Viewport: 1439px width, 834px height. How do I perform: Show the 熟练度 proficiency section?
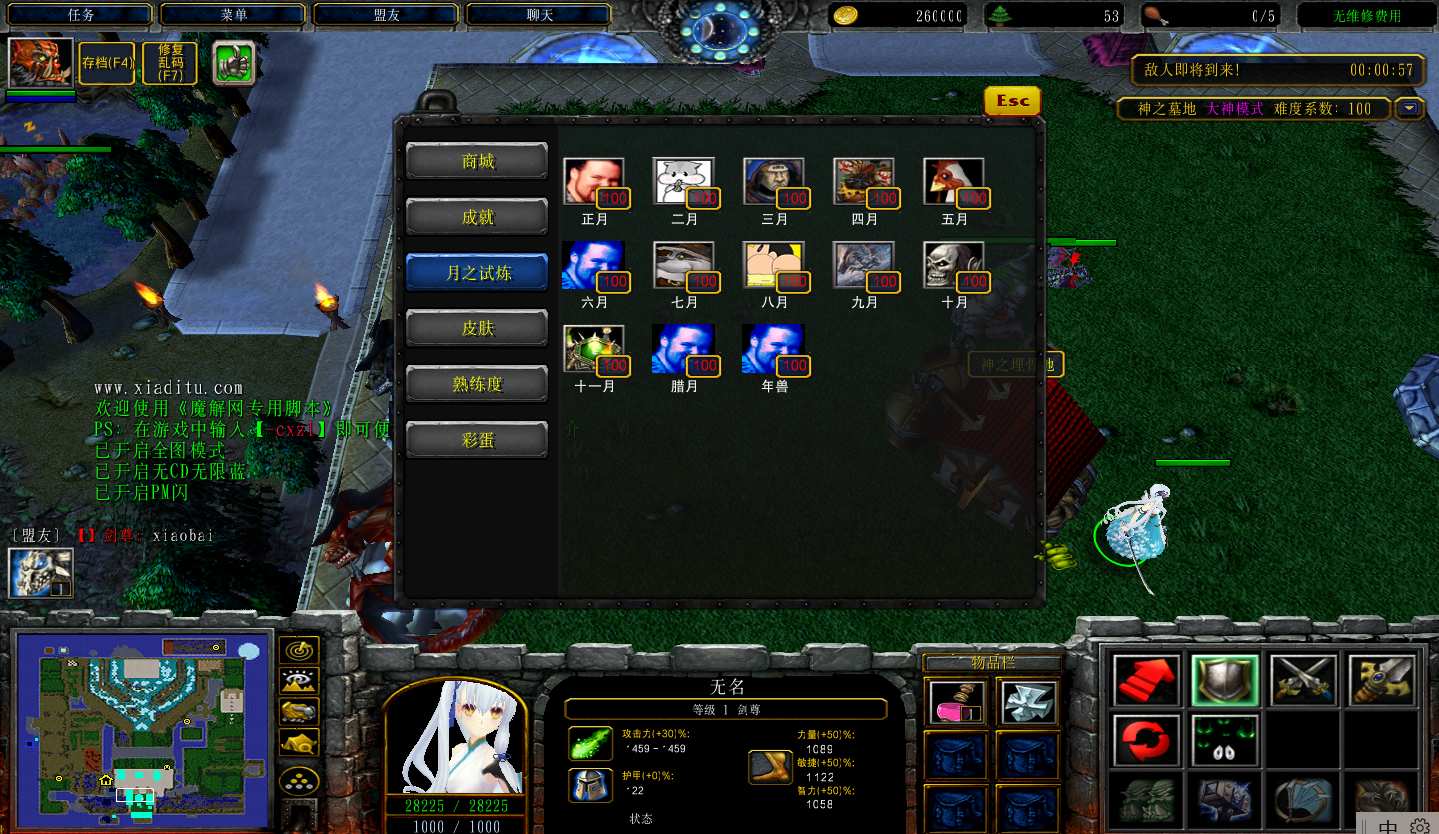tap(477, 384)
